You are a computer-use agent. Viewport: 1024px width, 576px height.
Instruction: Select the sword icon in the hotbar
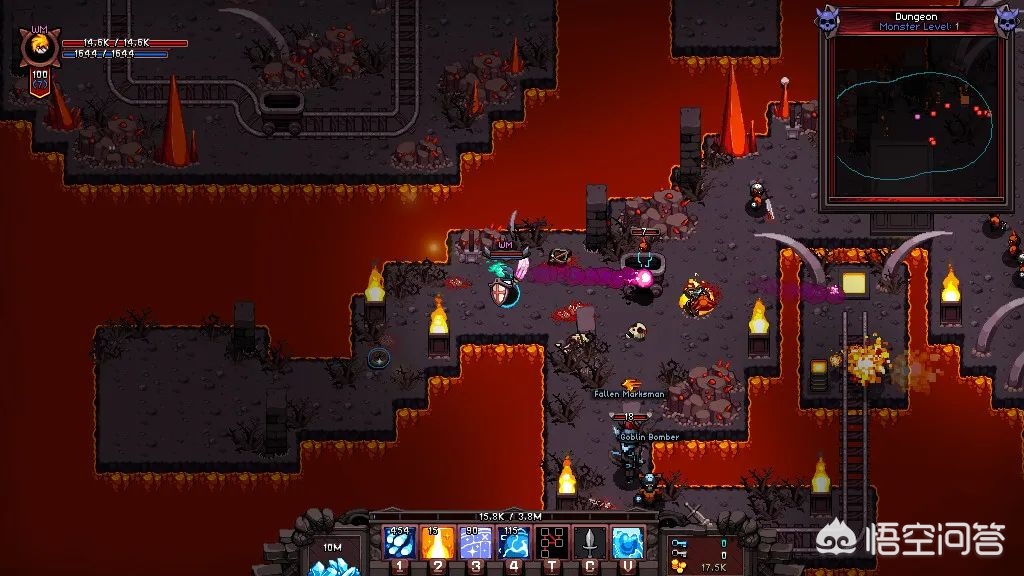590,543
